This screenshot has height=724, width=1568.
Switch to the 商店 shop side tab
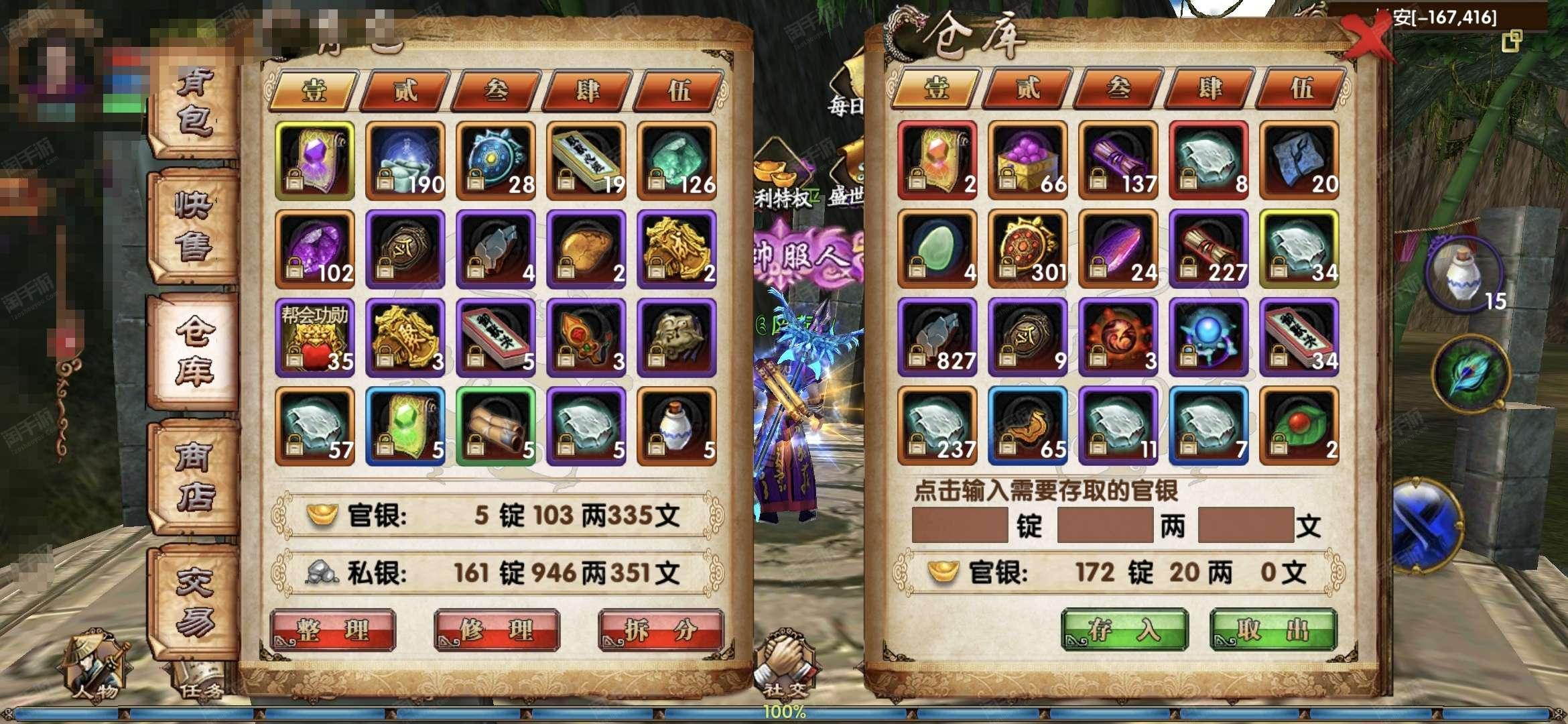pos(194,476)
